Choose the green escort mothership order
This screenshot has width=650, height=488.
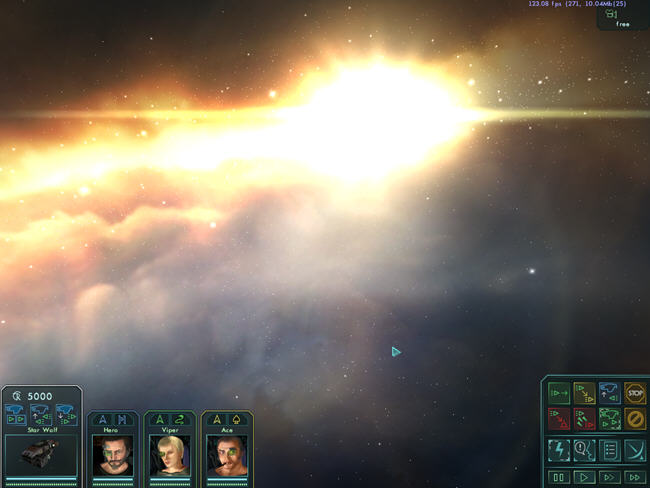coord(610,419)
